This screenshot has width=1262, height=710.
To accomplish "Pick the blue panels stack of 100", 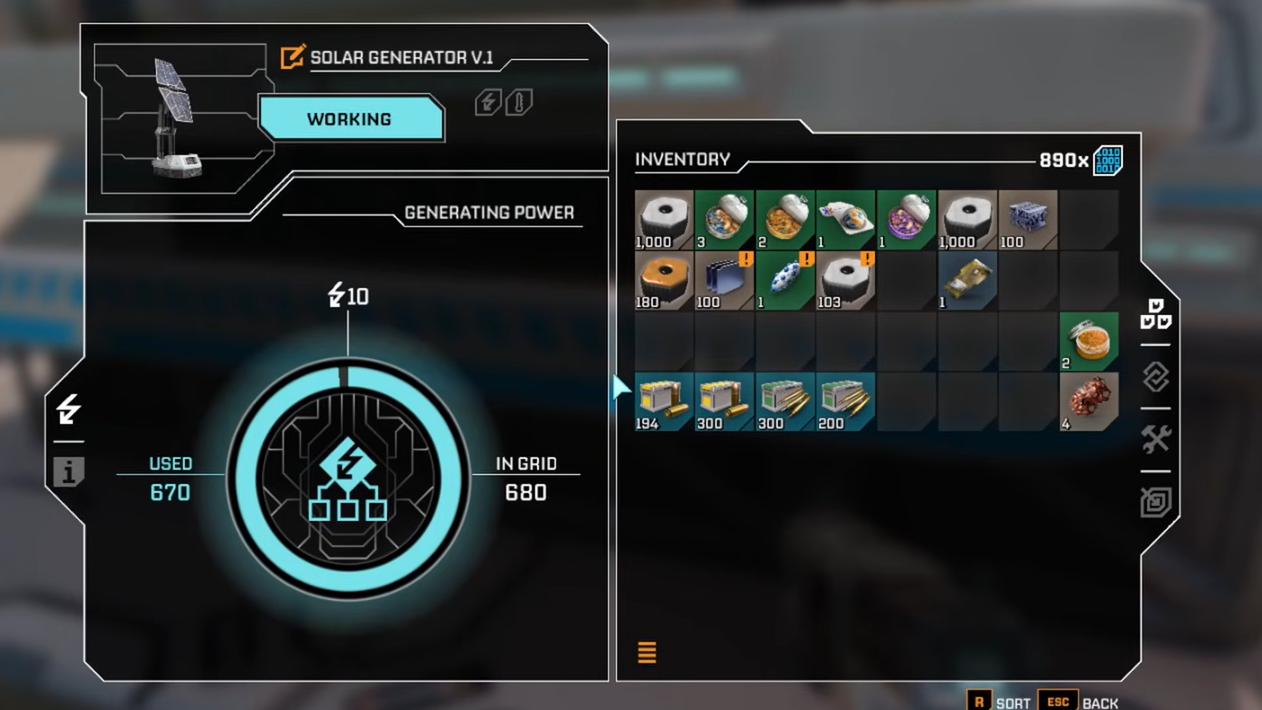I will point(724,280).
